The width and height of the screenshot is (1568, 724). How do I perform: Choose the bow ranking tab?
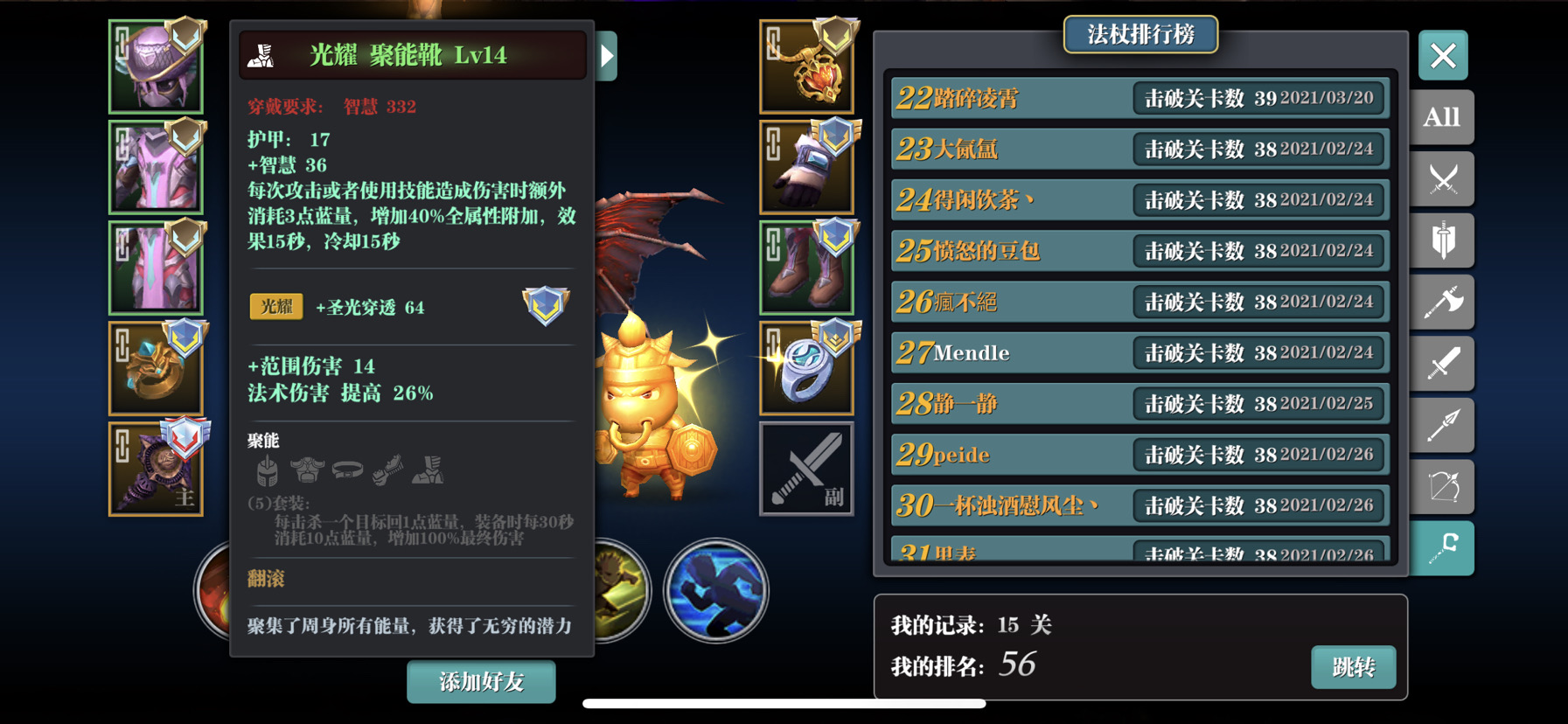tap(1442, 487)
